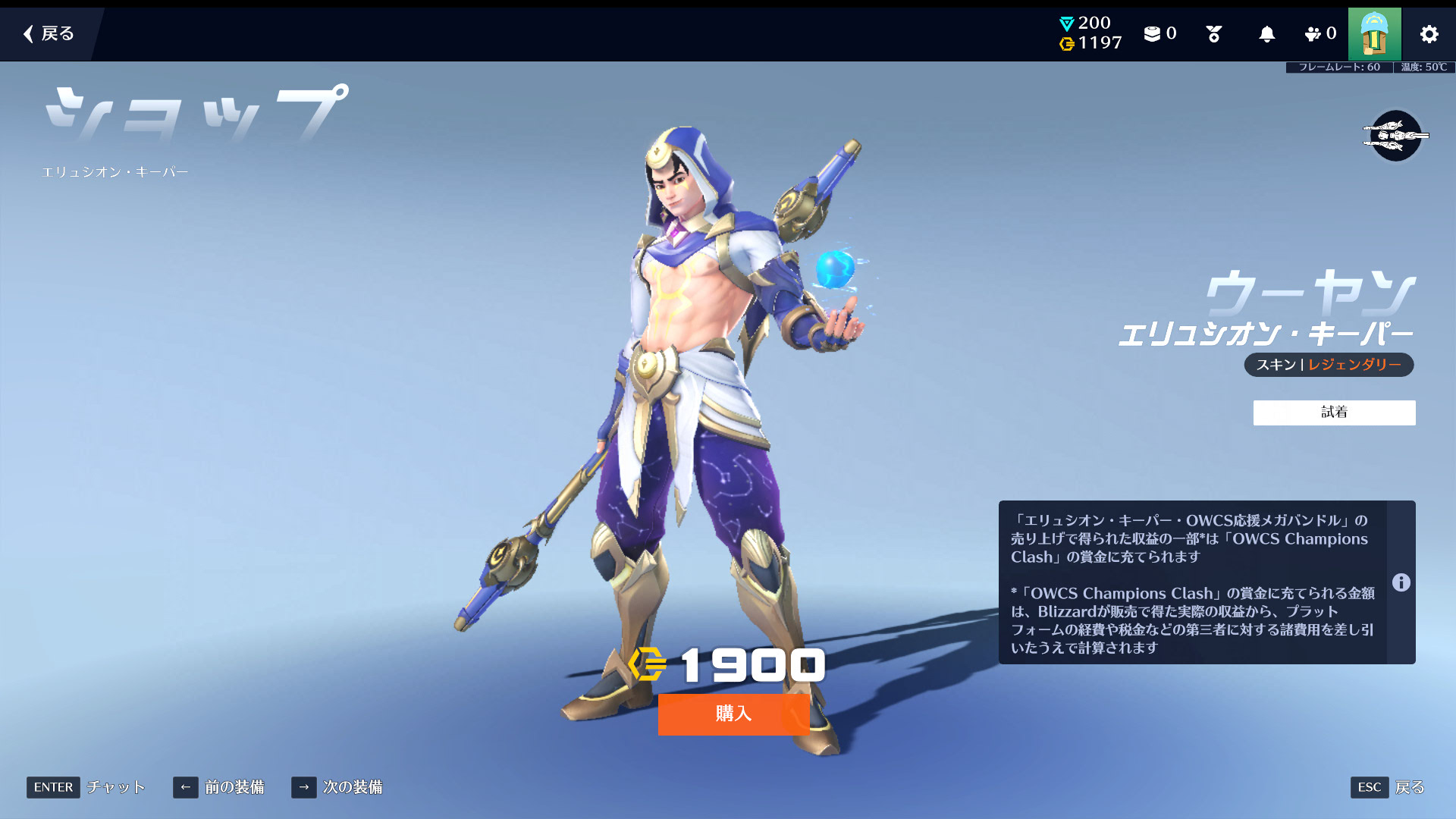Open the notifications bell
The image size is (1456, 819).
point(1266,34)
